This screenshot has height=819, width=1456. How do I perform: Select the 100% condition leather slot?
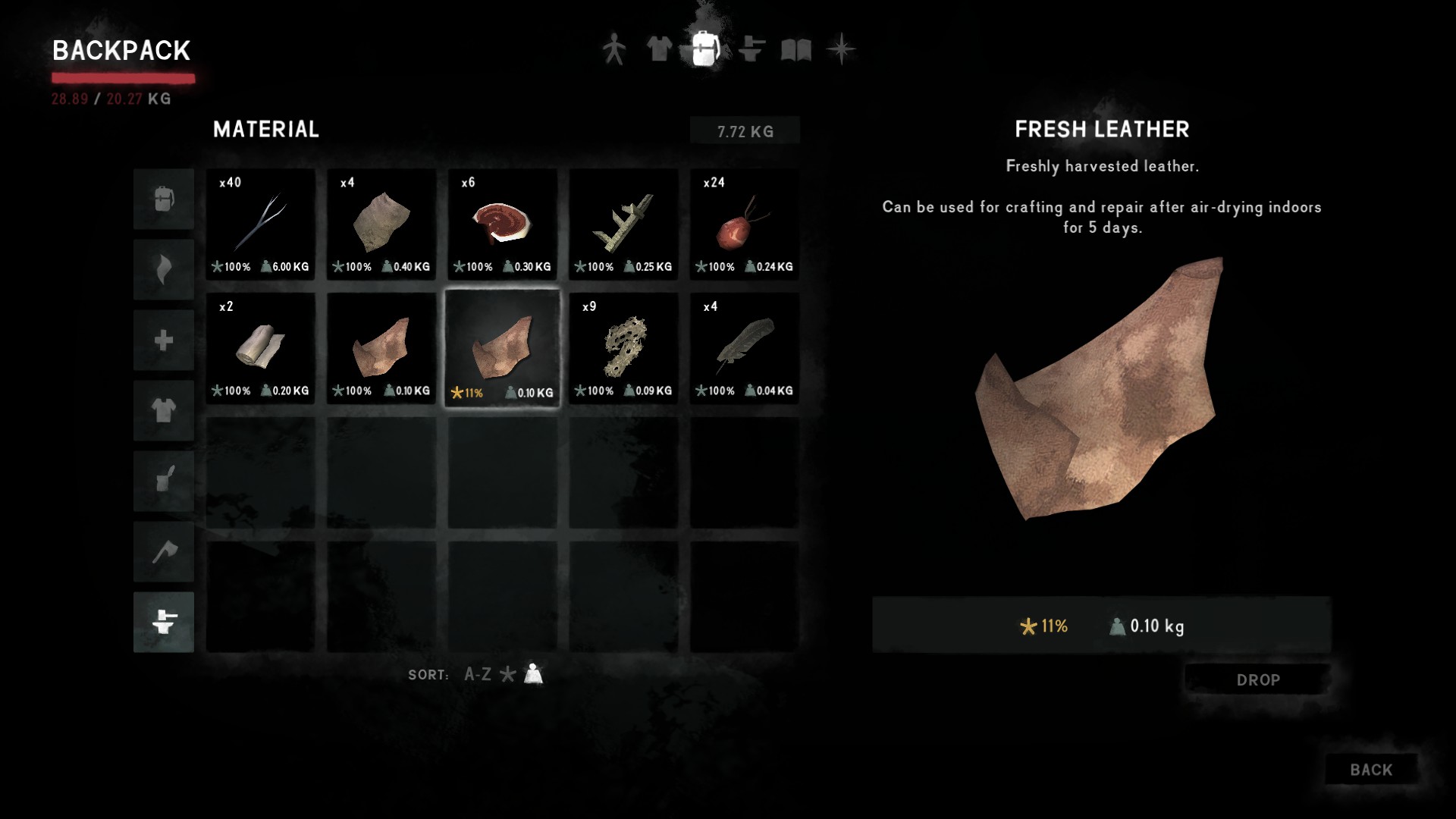[x=381, y=348]
